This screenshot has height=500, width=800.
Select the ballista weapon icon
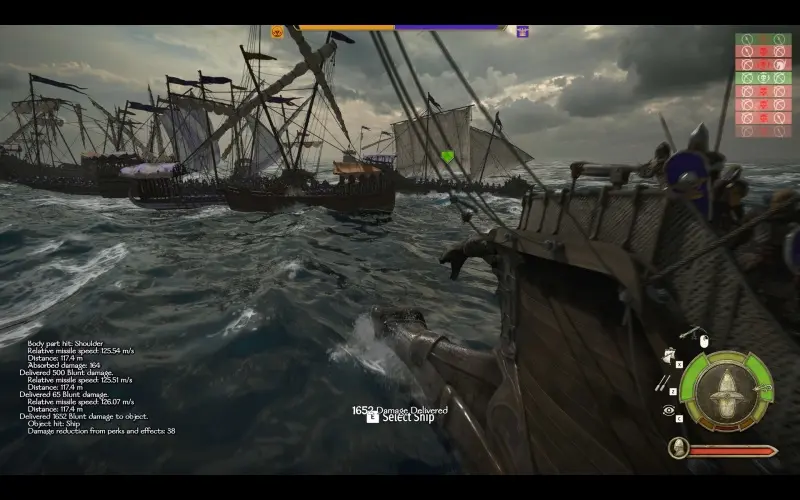pyautogui.click(x=690, y=332)
